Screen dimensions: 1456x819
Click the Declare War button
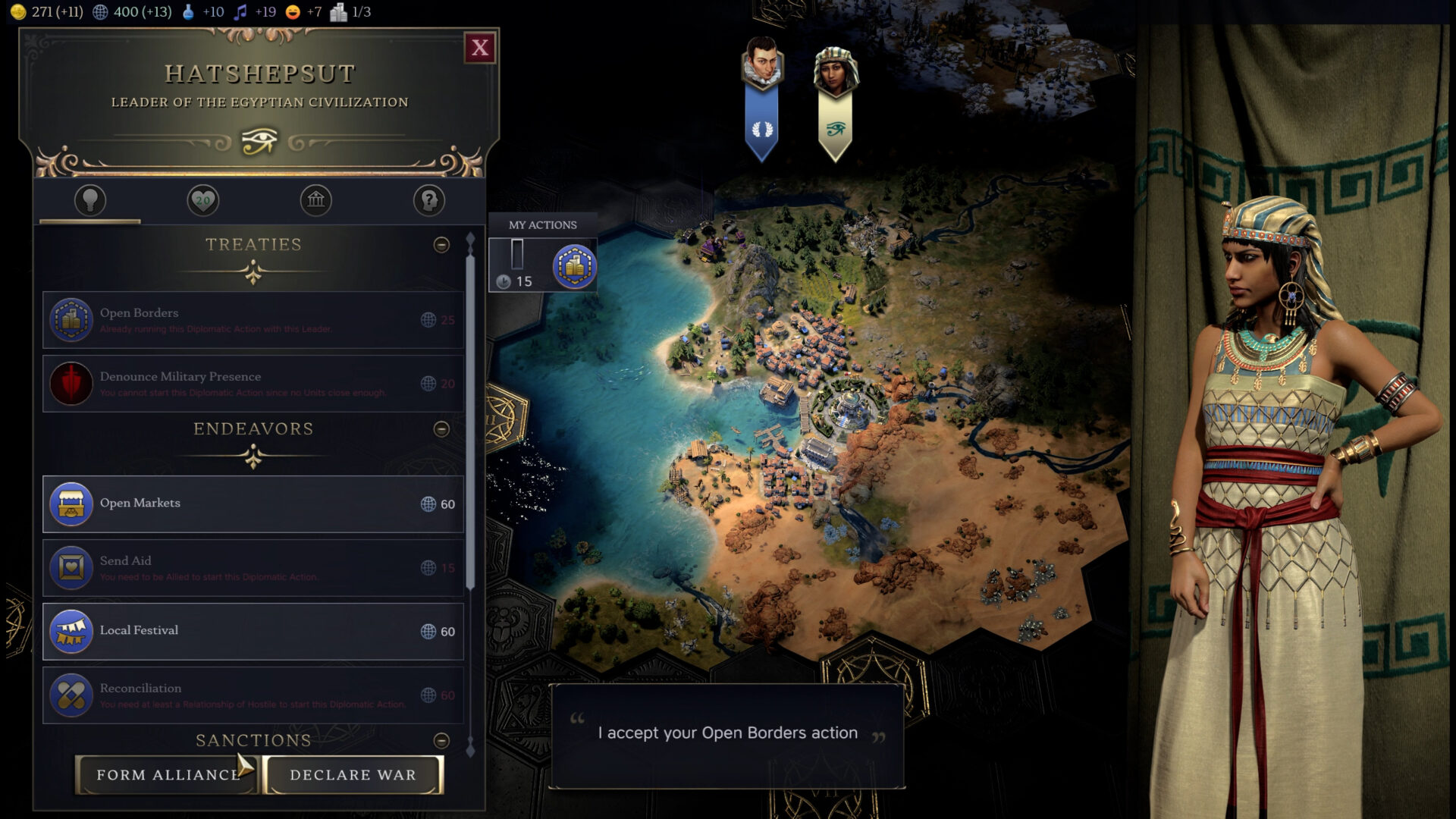[351, 775]
